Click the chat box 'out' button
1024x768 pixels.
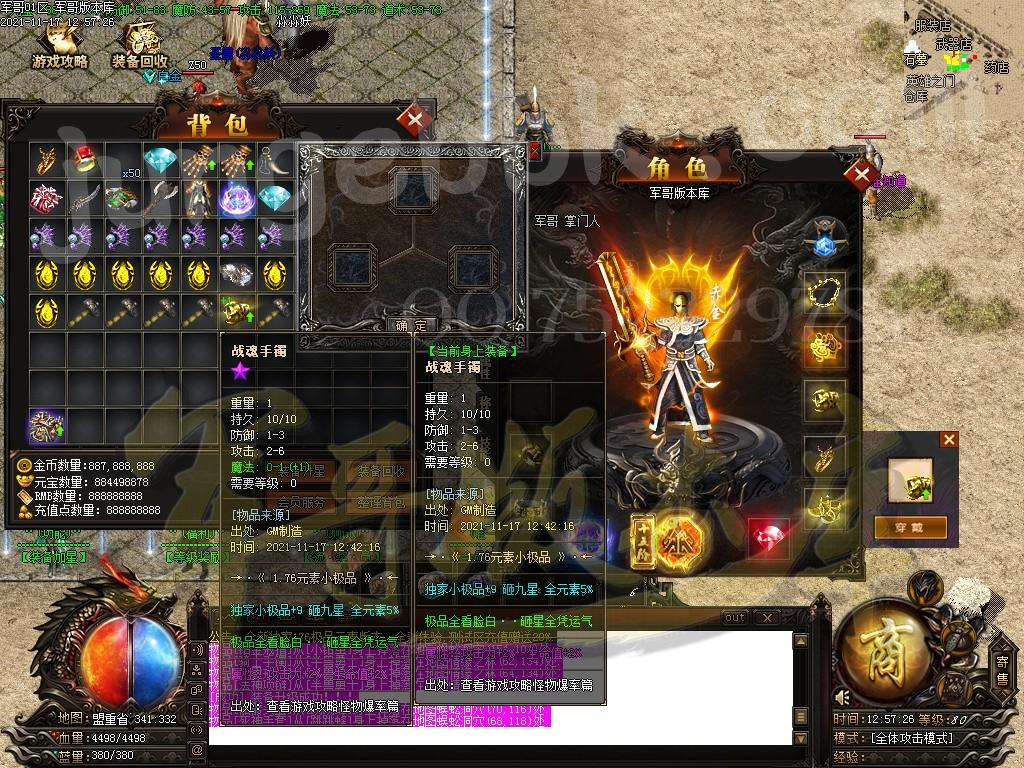tap(734, 618)
